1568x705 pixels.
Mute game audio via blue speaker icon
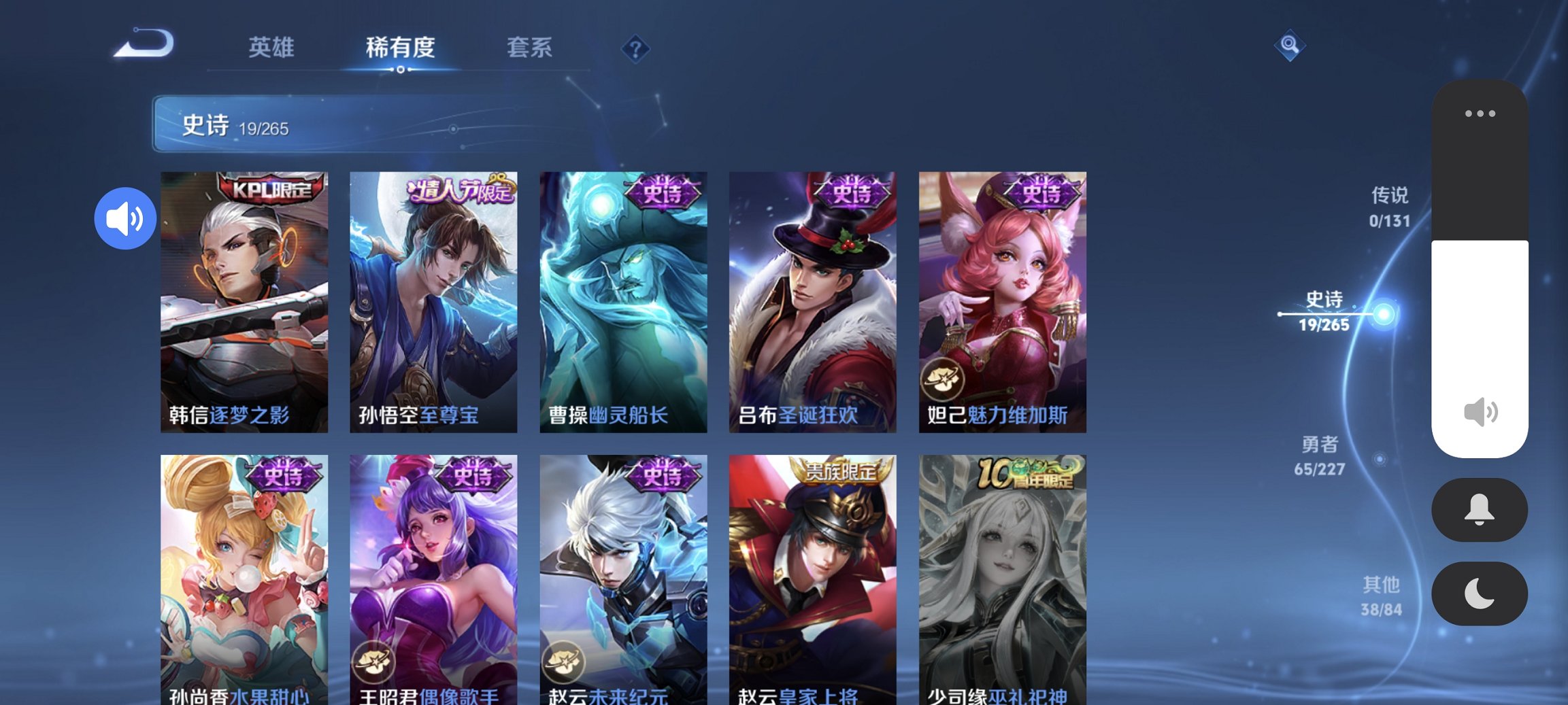(125, 217)
